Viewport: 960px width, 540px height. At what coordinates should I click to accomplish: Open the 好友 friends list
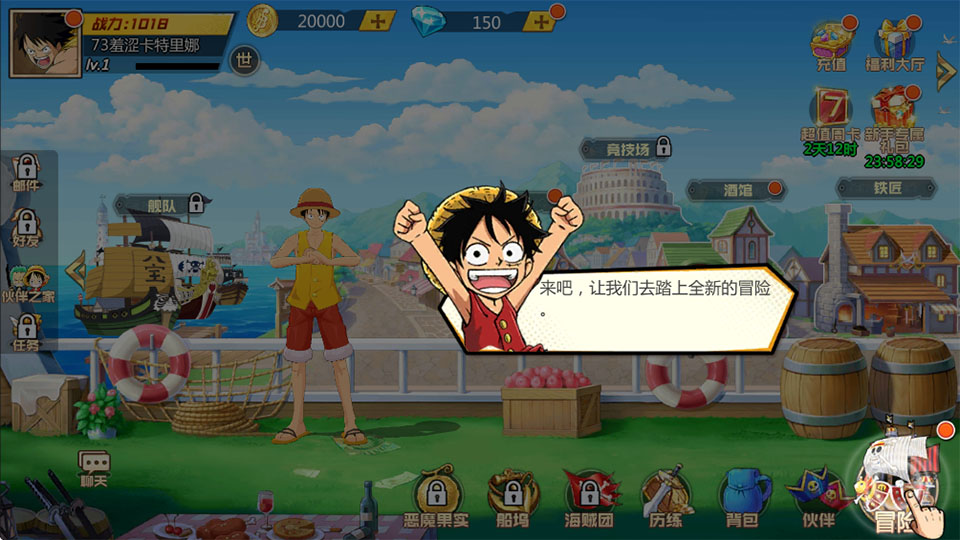[27, 226]
